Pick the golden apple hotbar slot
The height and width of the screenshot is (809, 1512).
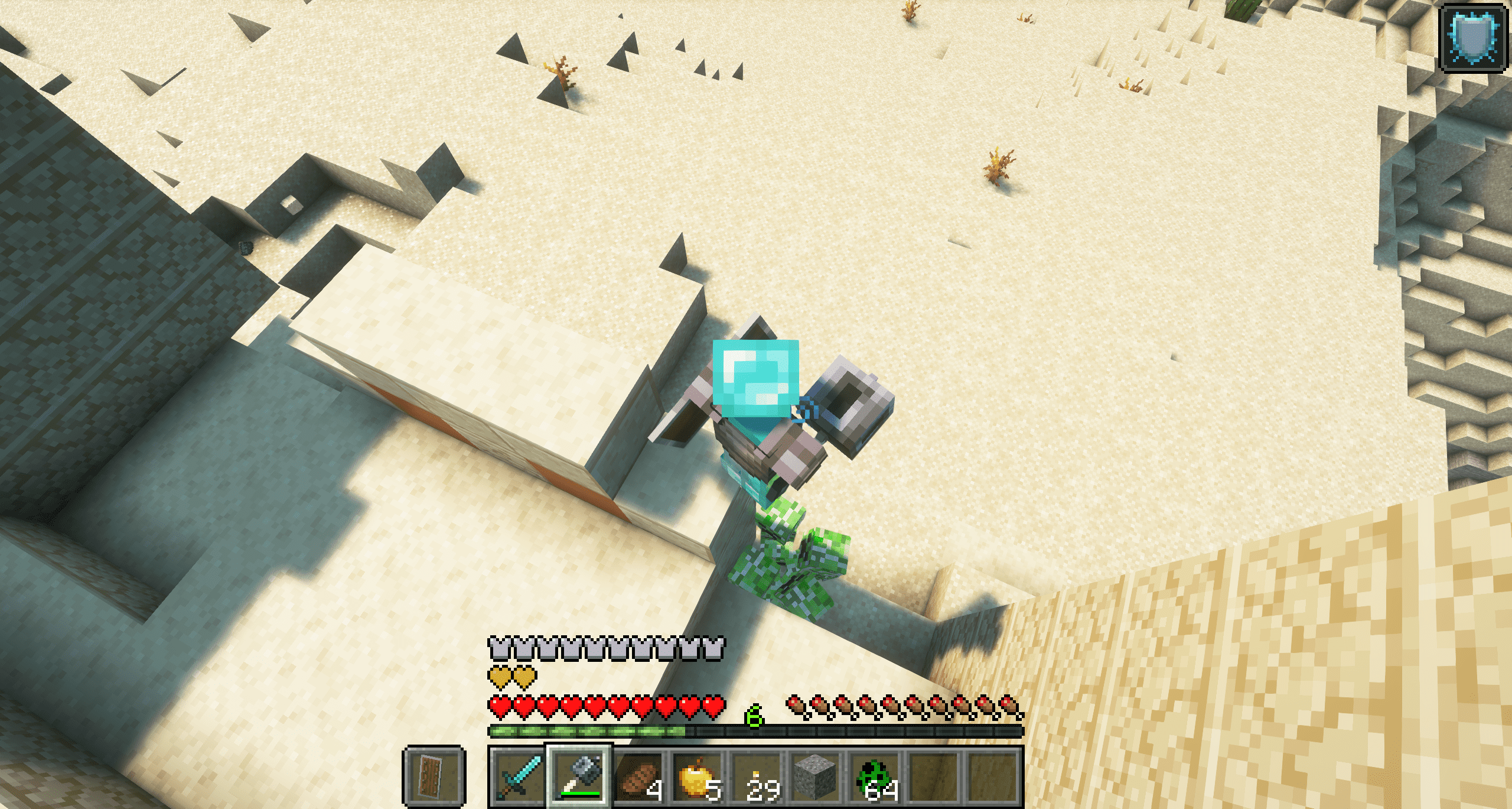click(698, 776)
